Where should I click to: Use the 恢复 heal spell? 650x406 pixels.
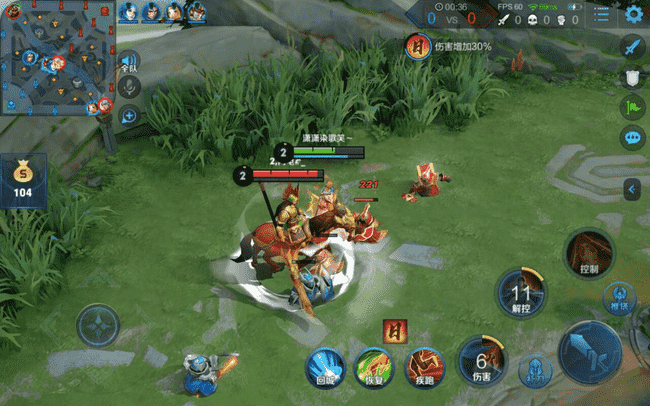coord(373,366)
